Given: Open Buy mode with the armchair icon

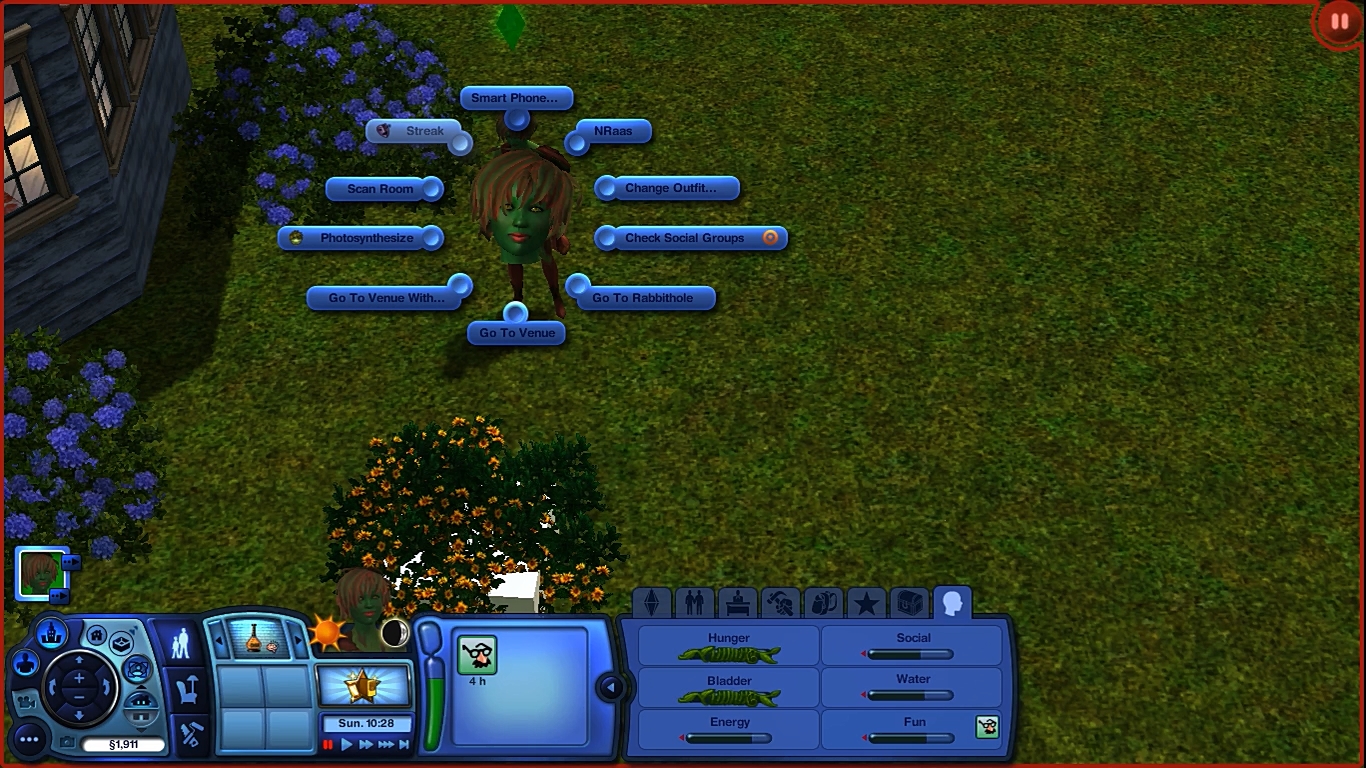Looking at the screenshot, I should click(188, 691).
